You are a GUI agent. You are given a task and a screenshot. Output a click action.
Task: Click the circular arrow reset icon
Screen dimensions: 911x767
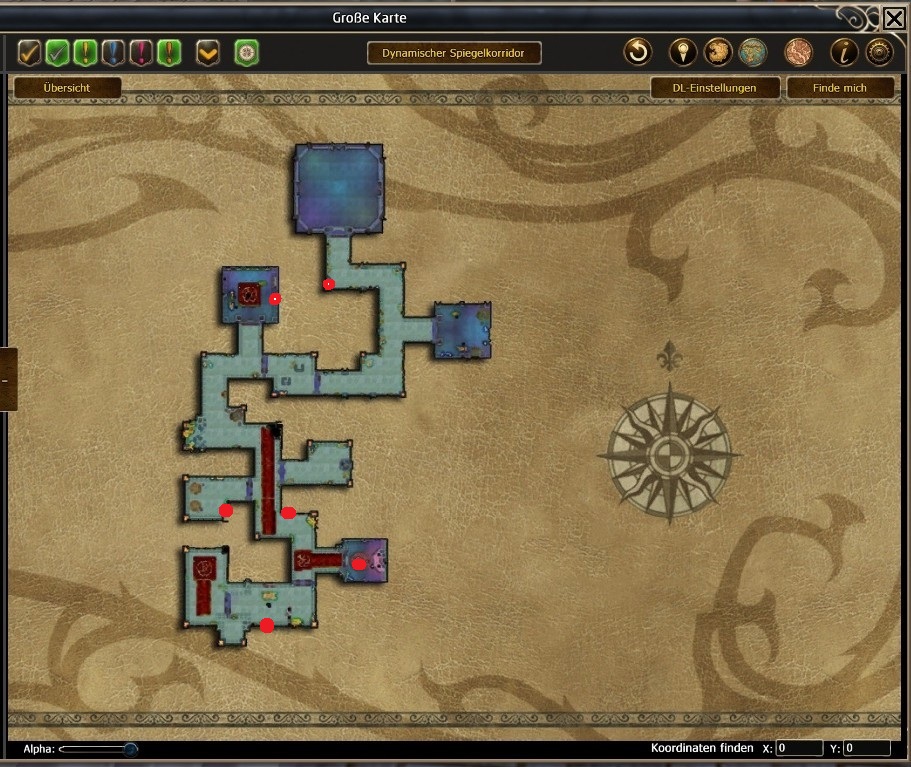[637, 52]
